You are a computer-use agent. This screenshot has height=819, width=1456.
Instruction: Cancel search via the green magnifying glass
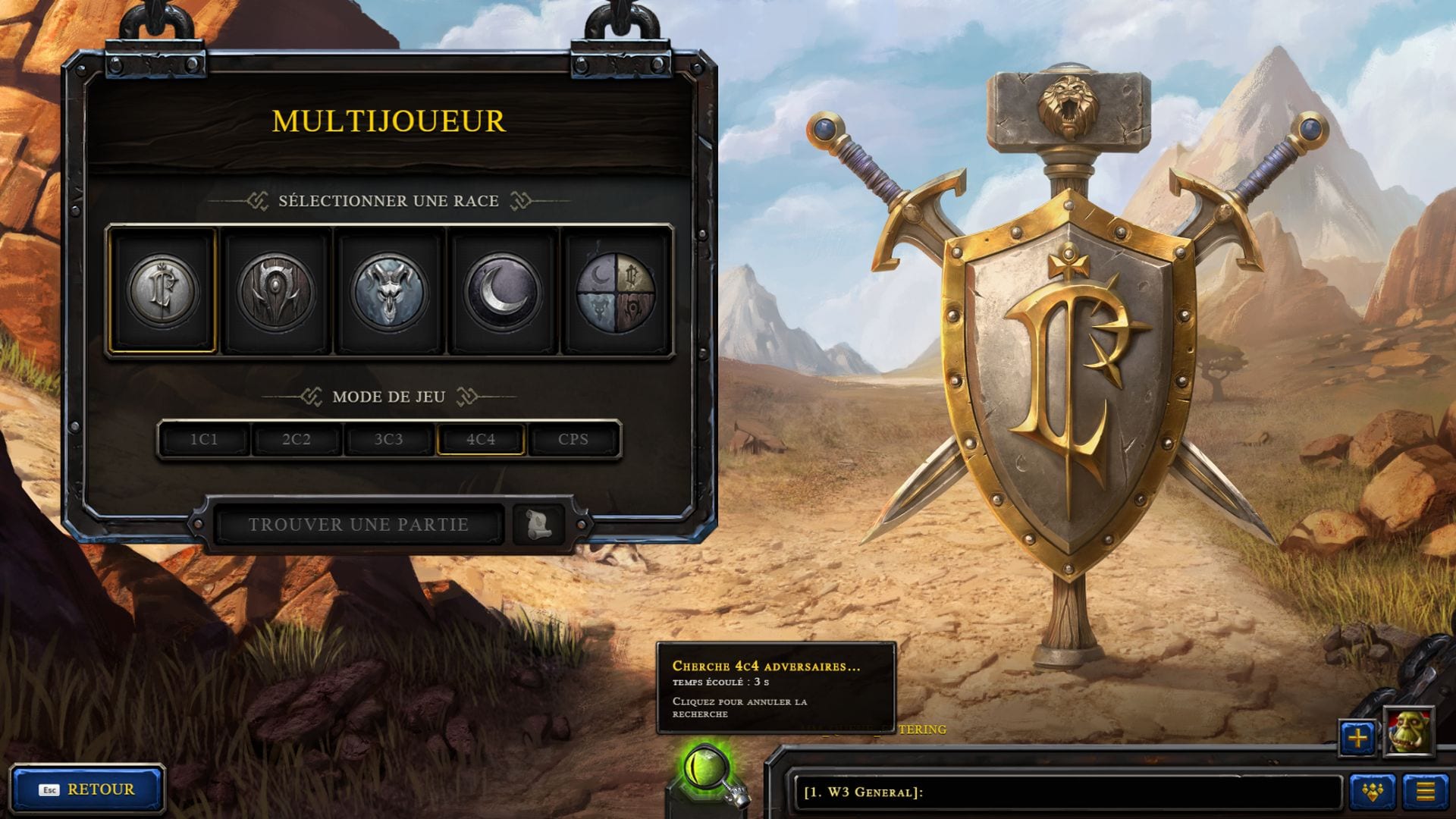coord(707,771)
